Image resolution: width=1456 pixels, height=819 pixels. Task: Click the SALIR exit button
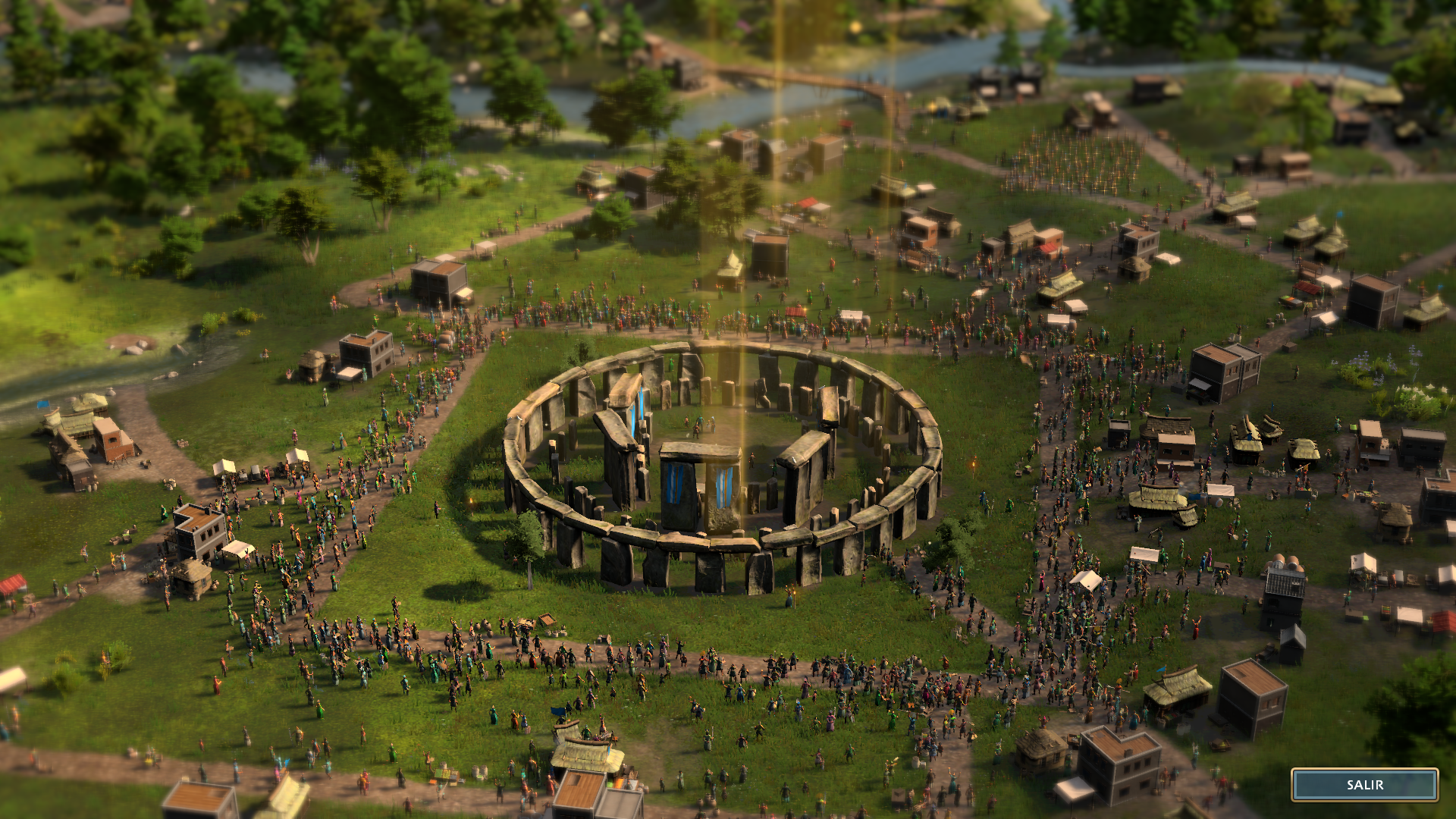pos(1364,785)
